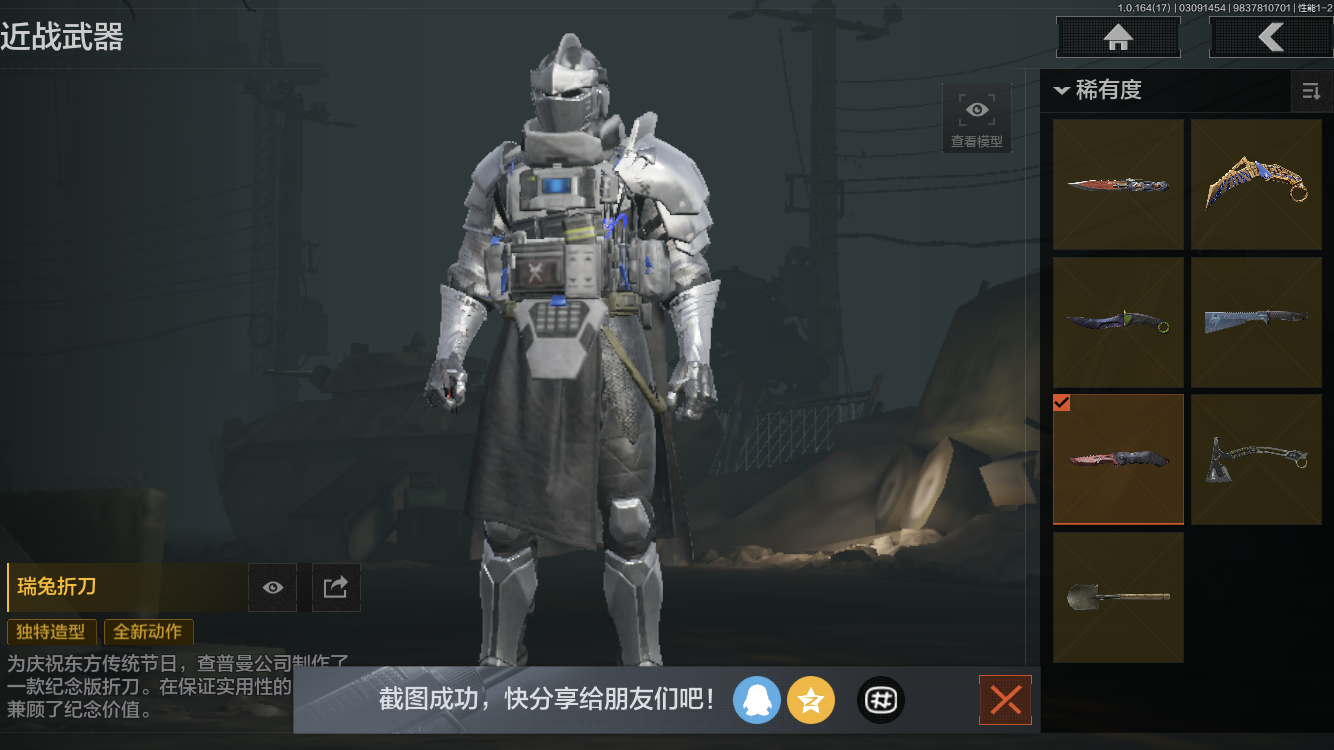This screenshot has height=750, width=1334.
Task: Click the orange checkmark on the equipped knife
Action: 1062,403
